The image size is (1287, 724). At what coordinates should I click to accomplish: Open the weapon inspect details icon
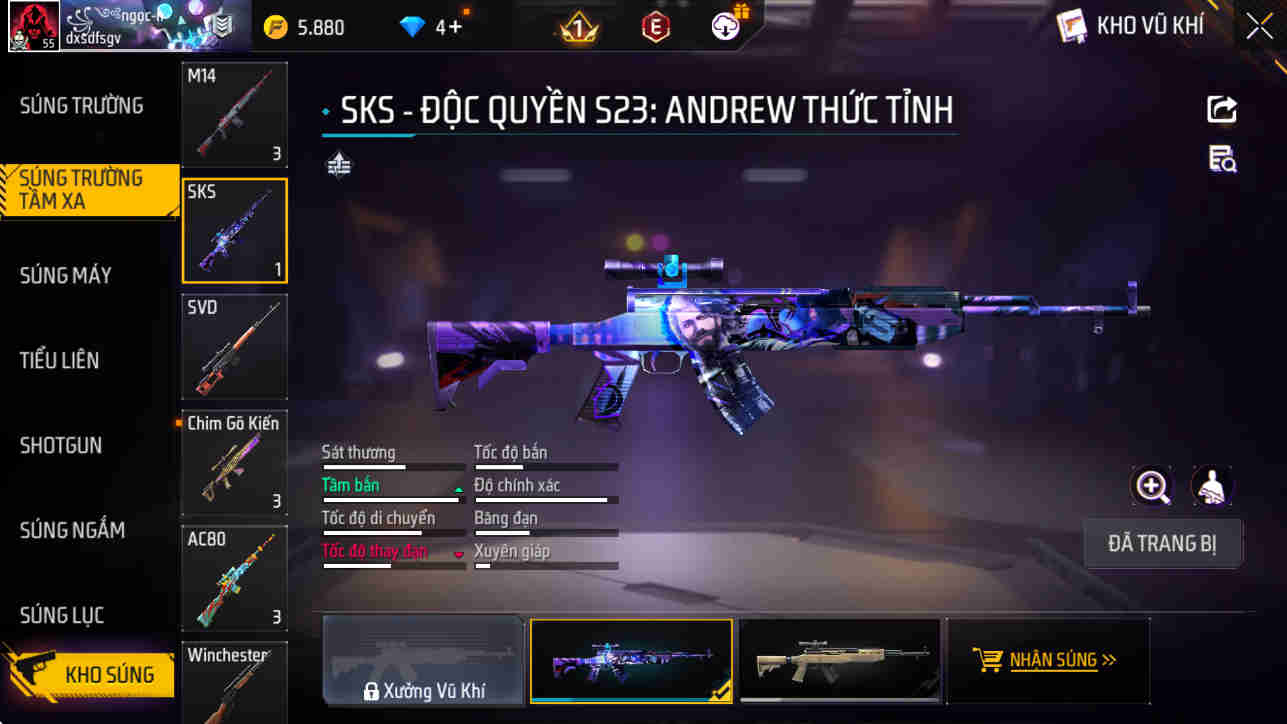pos(1222,160)
